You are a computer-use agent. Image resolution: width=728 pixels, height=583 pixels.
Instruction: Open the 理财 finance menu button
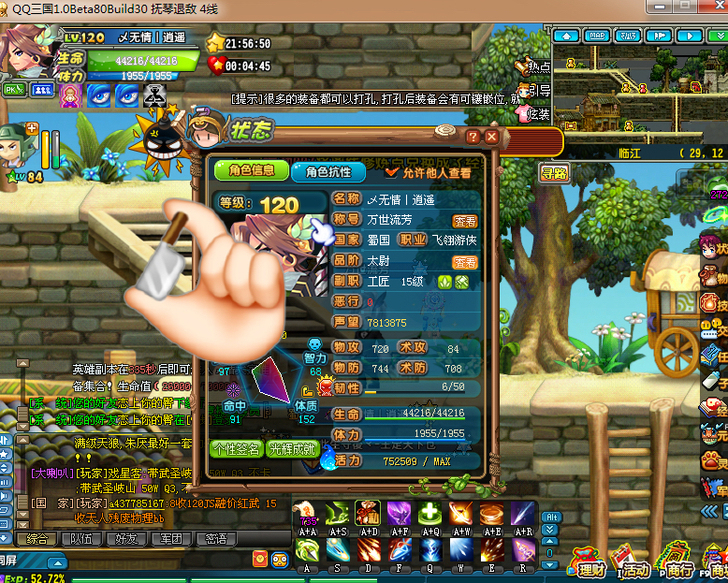[591, 568]
